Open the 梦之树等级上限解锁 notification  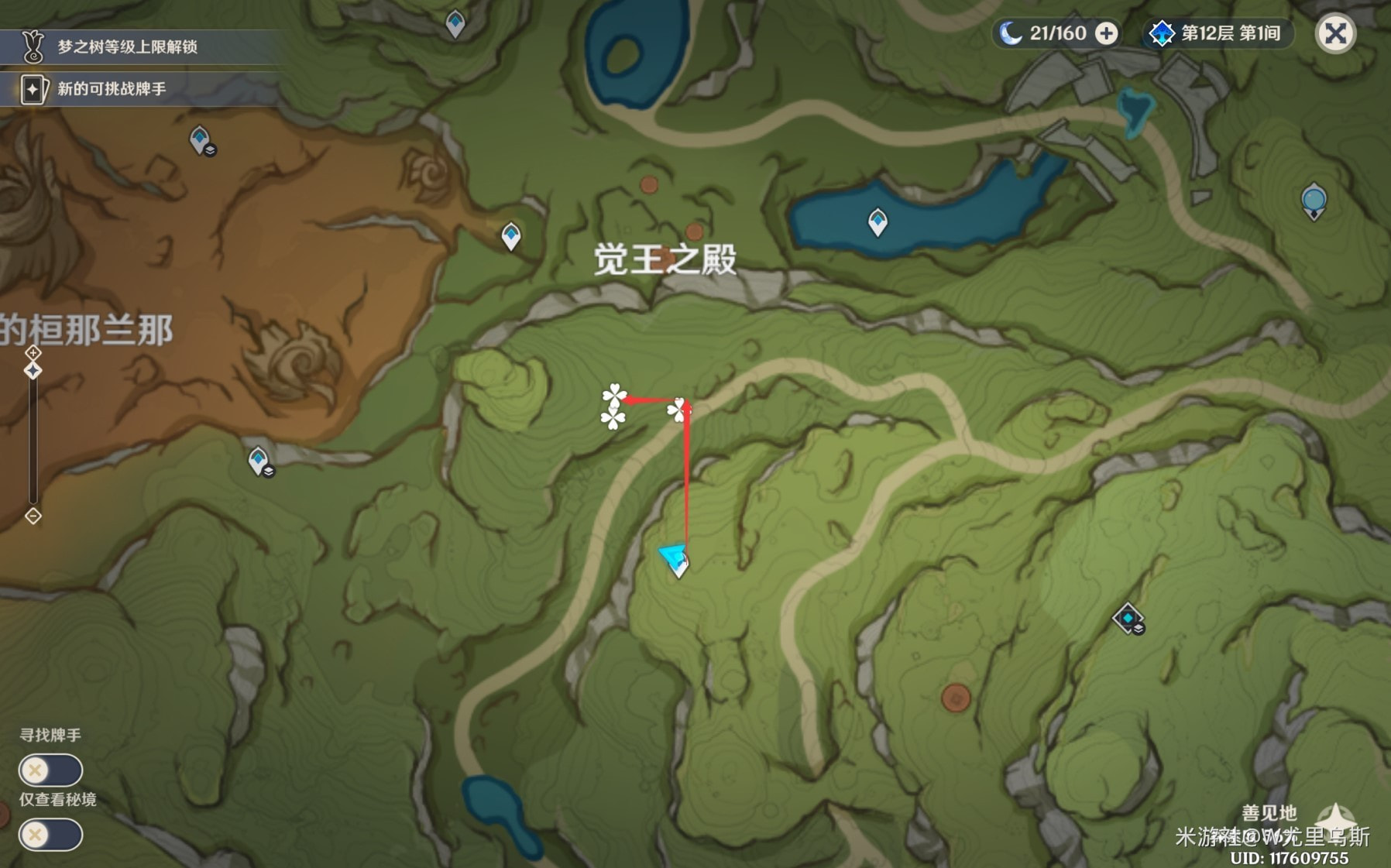[128, 47]
